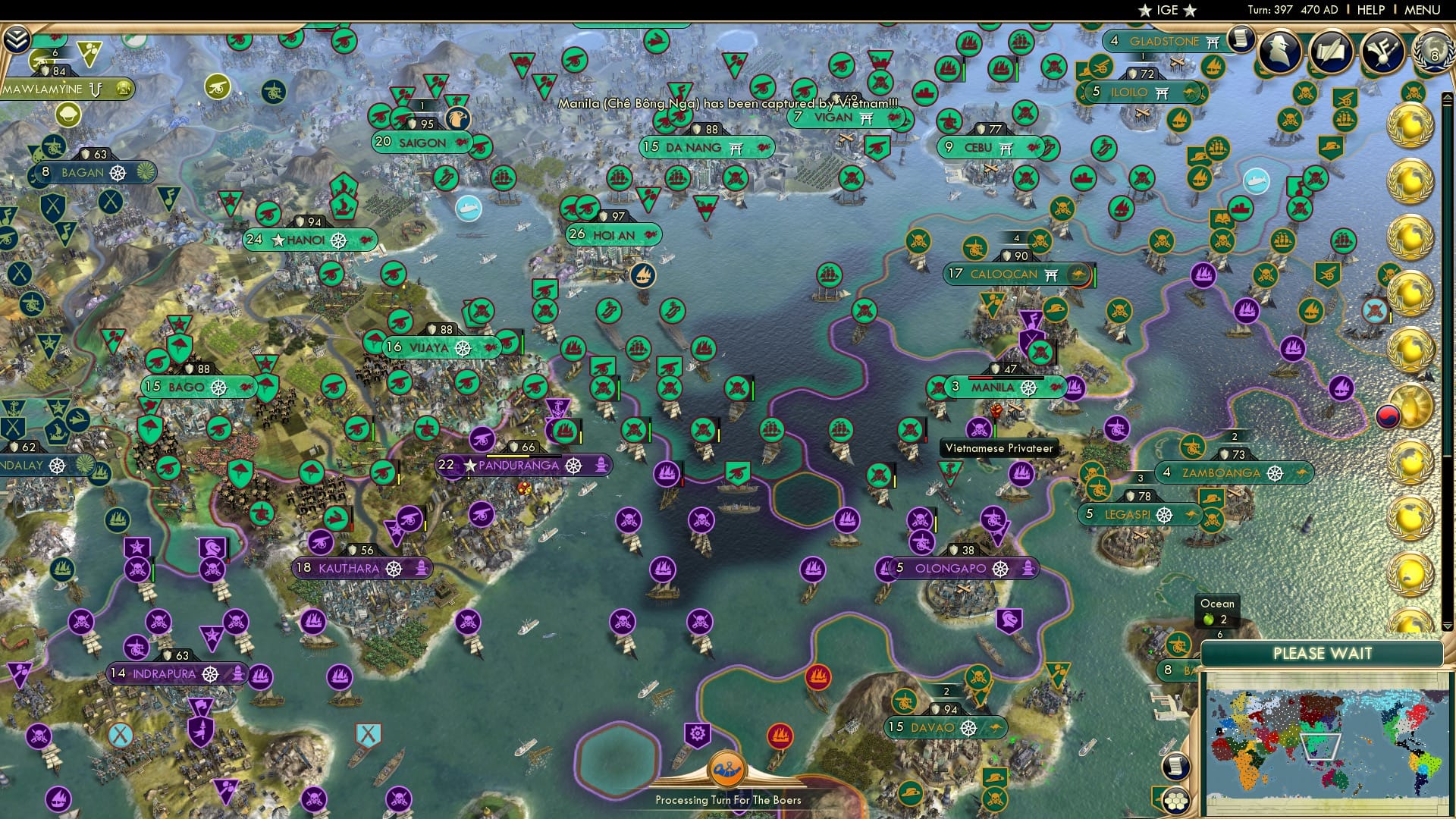Click the harbor wheel icon on Manila's banner

1030,388
